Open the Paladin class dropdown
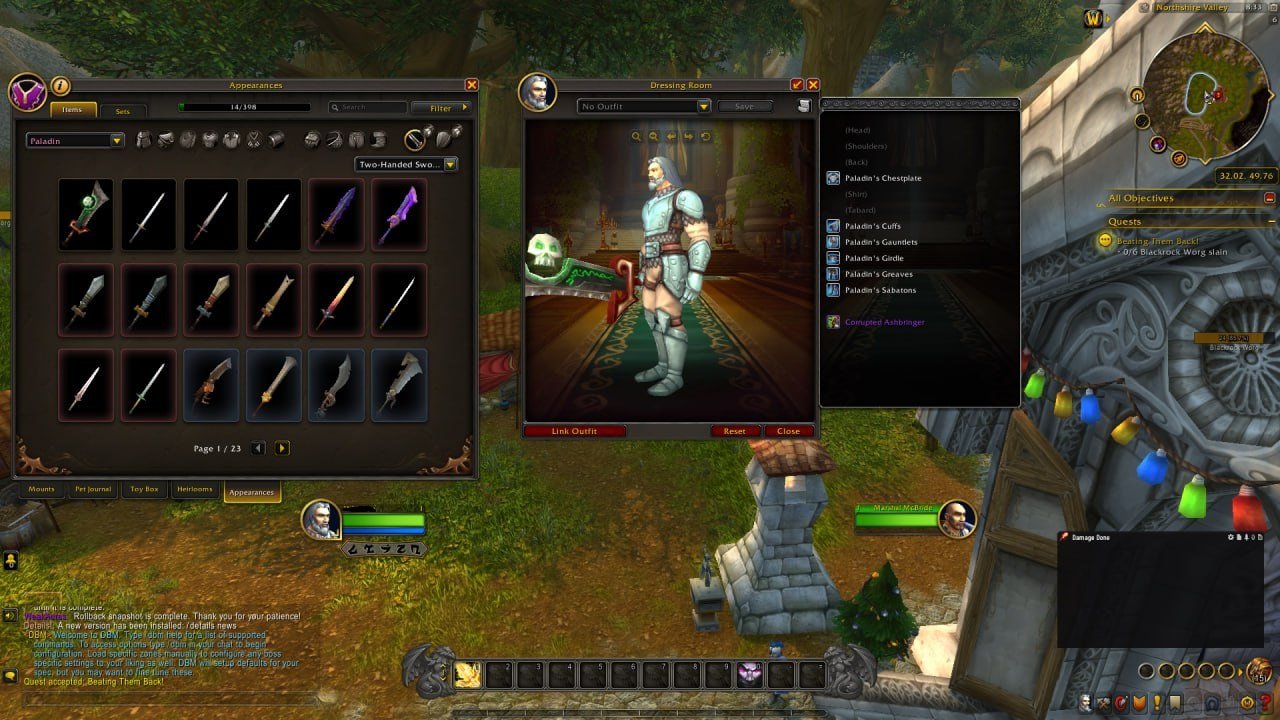The height and width of the screenshot is (720, 1280). click(75, 141)
